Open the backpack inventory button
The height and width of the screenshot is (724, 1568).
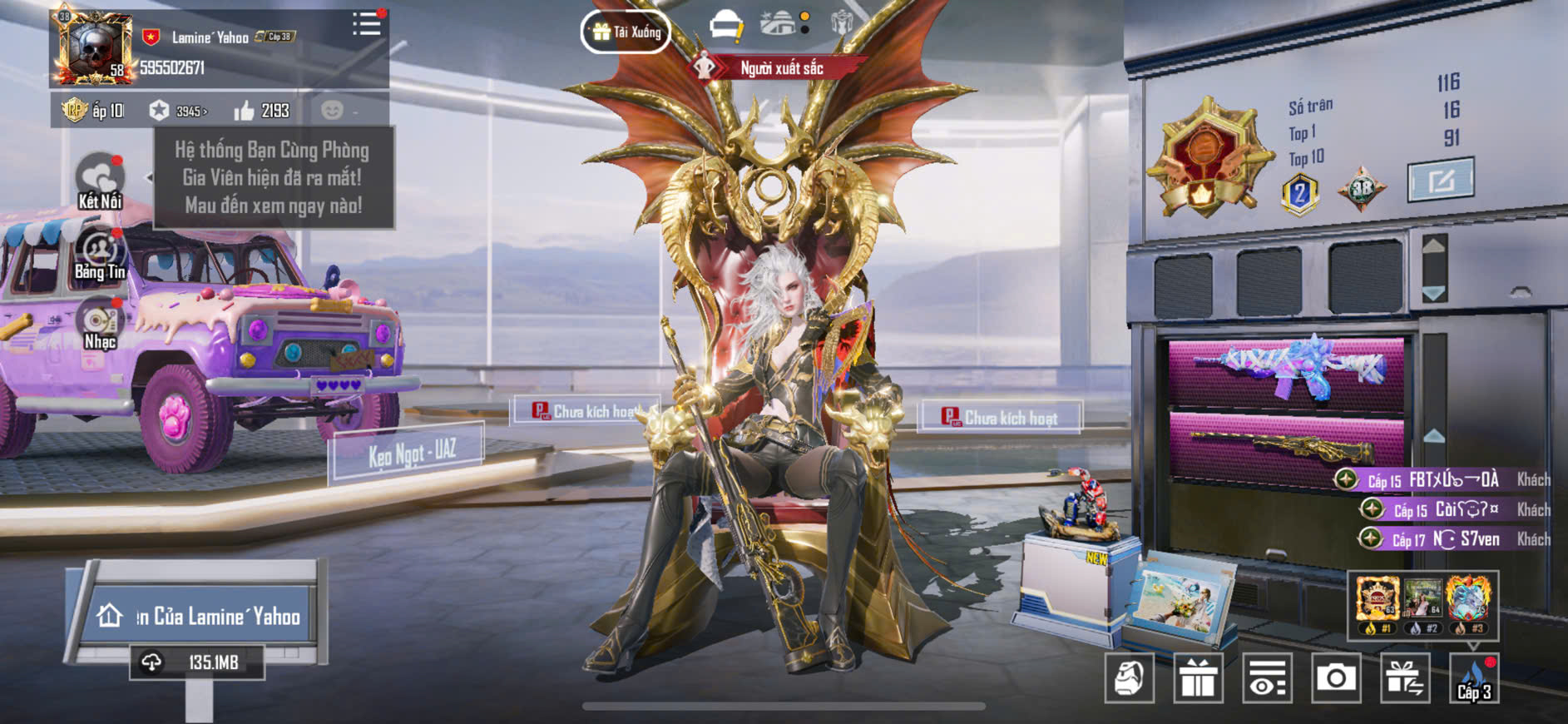[1129, 678]
